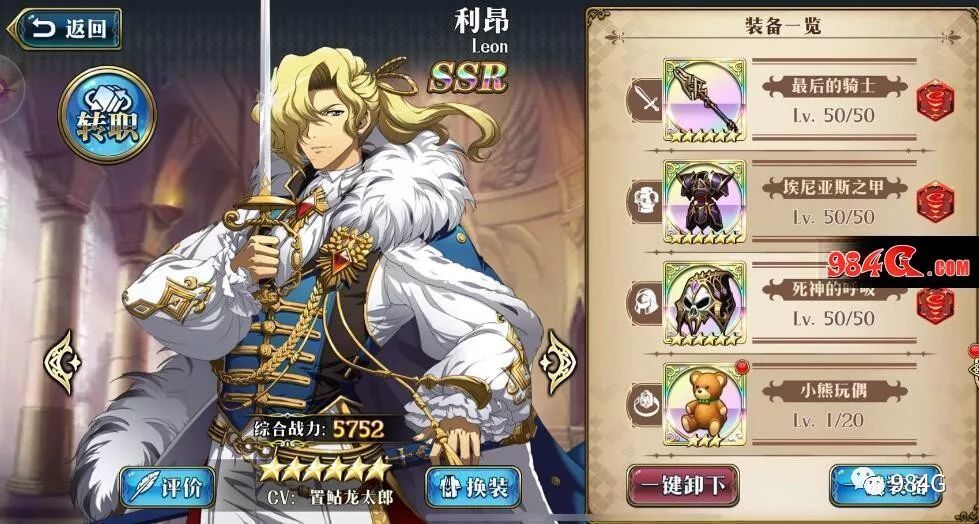The height and width of the screenshot is (524, 979).
Task: Select the 小熊玩偶 teddy bear accessory slot
Action: click(704, 405)
